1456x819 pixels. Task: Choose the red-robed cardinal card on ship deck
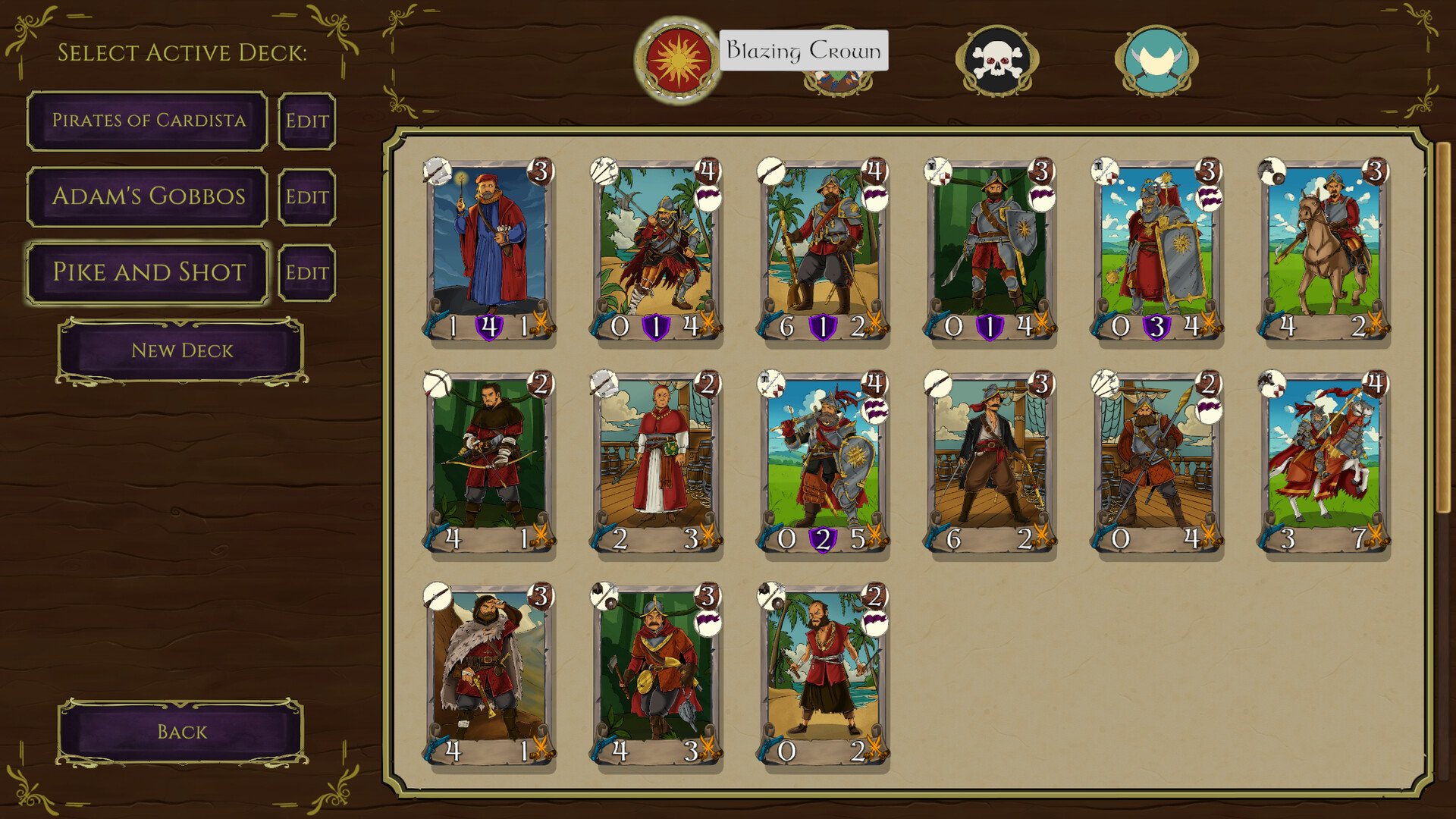pos(656,463)
